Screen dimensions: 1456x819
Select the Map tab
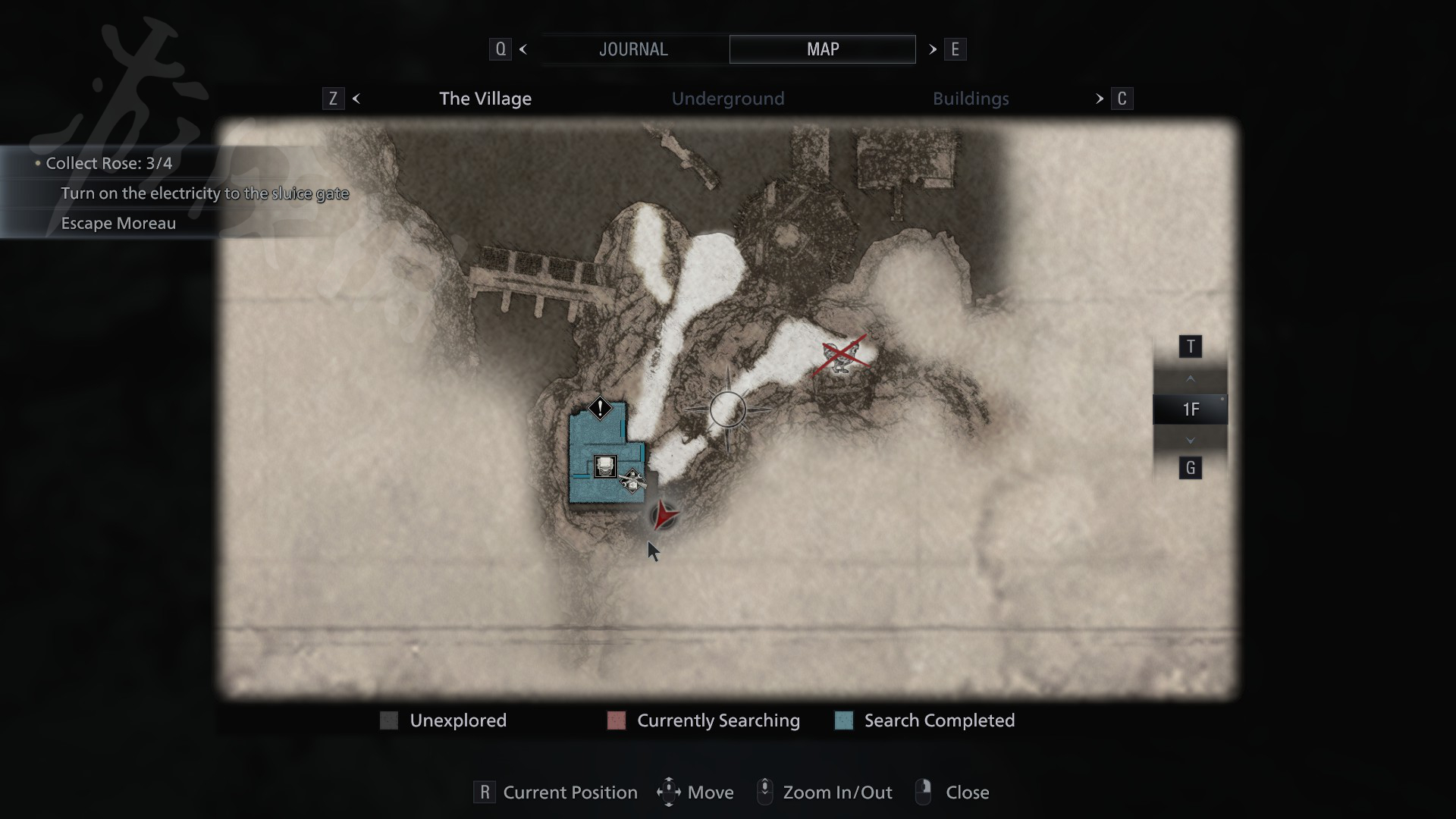point(822,49)
